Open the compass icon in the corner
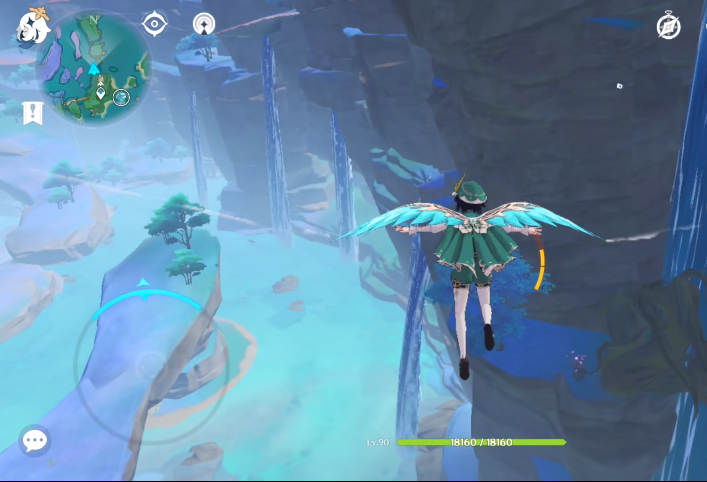 pos(668,27)
